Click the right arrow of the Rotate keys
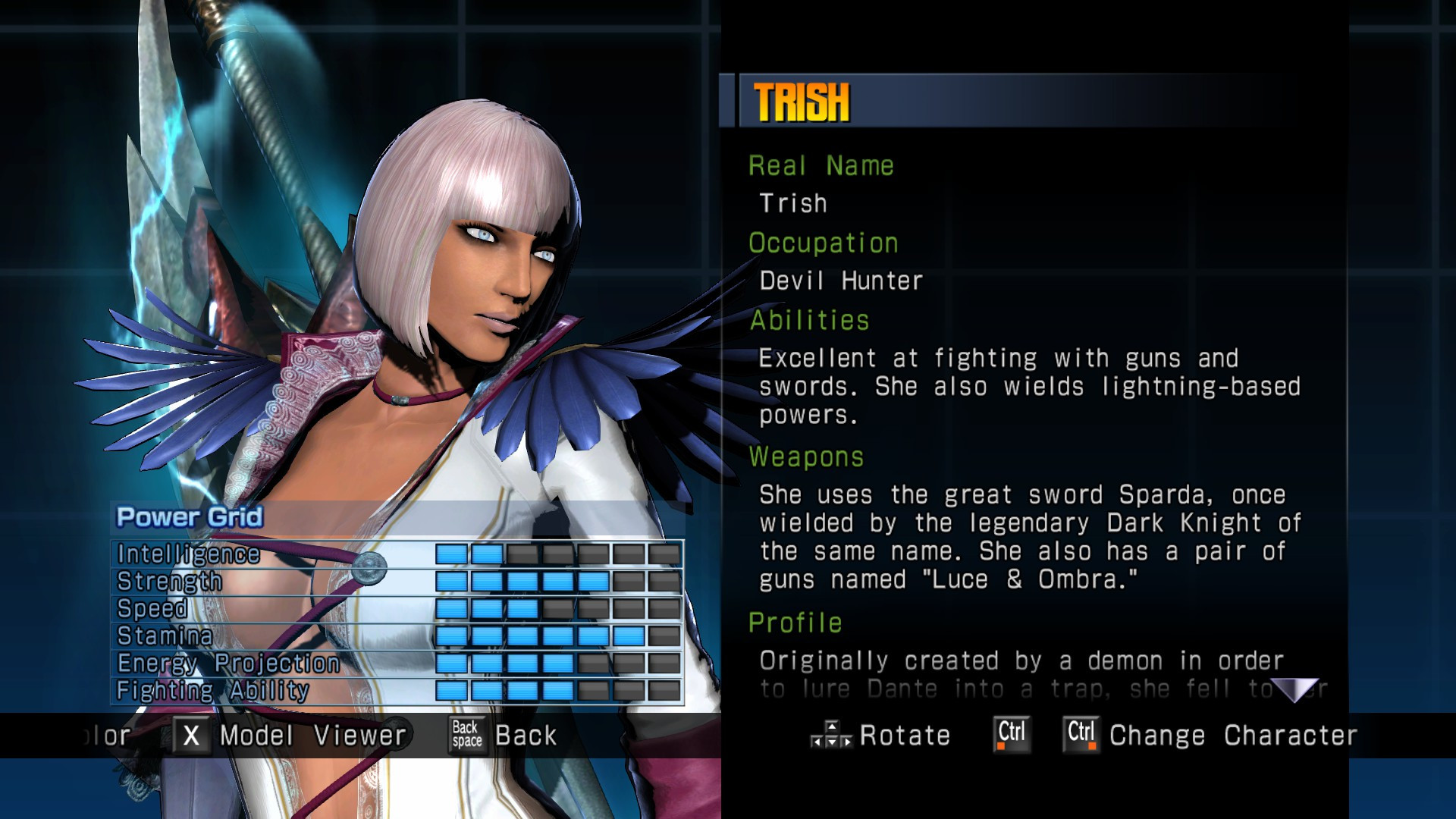1456x819 pixels. coord(846,740)
